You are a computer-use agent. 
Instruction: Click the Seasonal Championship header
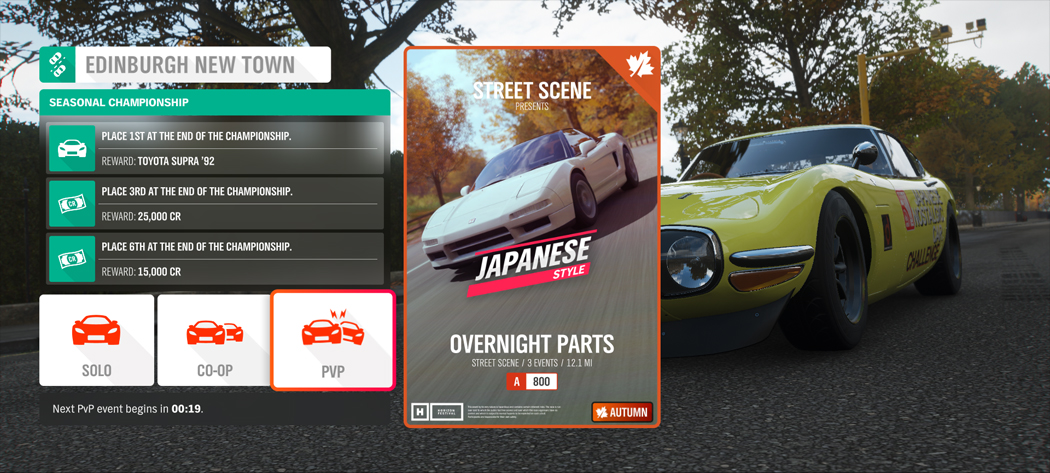[x=214, y=102]
